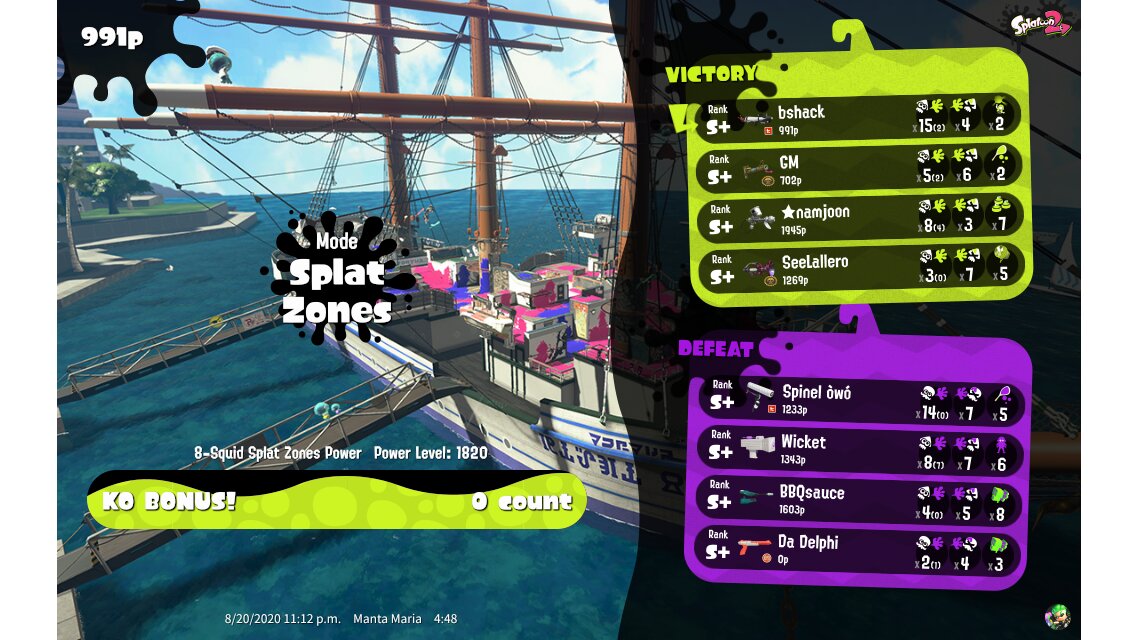Choose the ★namjoon player row

[x=860, y=217]
